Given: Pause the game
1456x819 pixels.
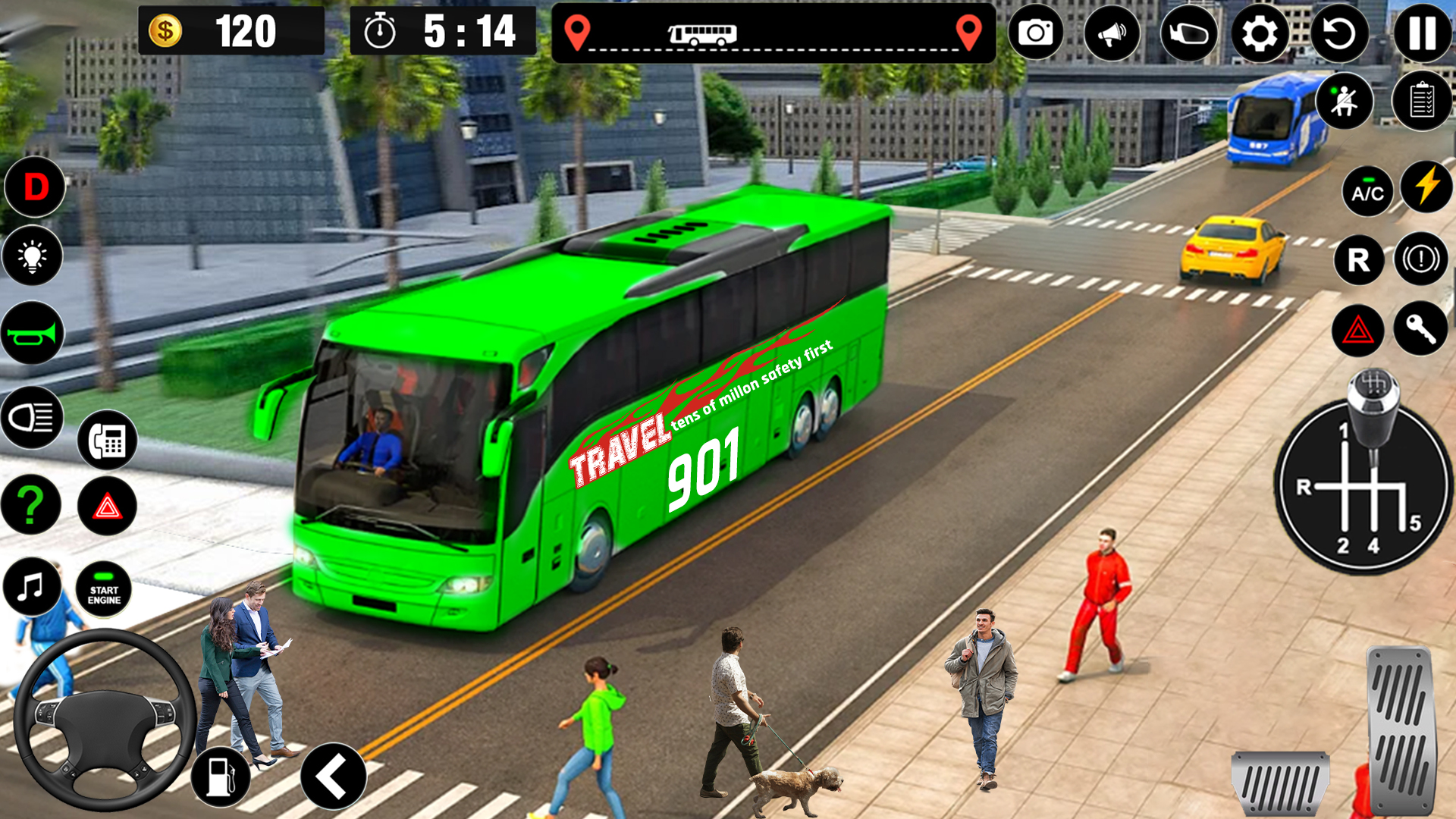Looking at the screenshot, I should [1422, 33].
